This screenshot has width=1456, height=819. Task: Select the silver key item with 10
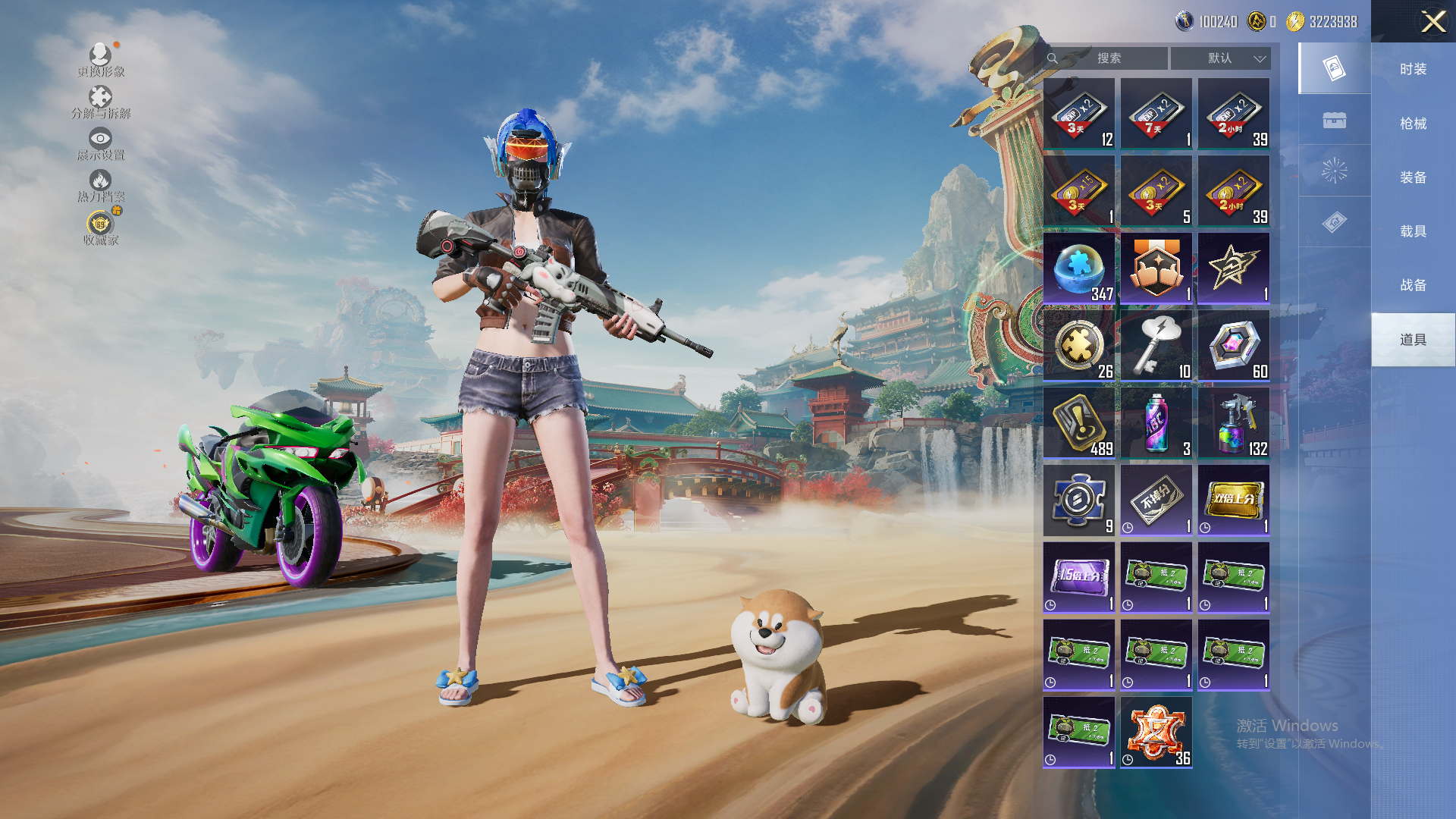click(1156, 346)
